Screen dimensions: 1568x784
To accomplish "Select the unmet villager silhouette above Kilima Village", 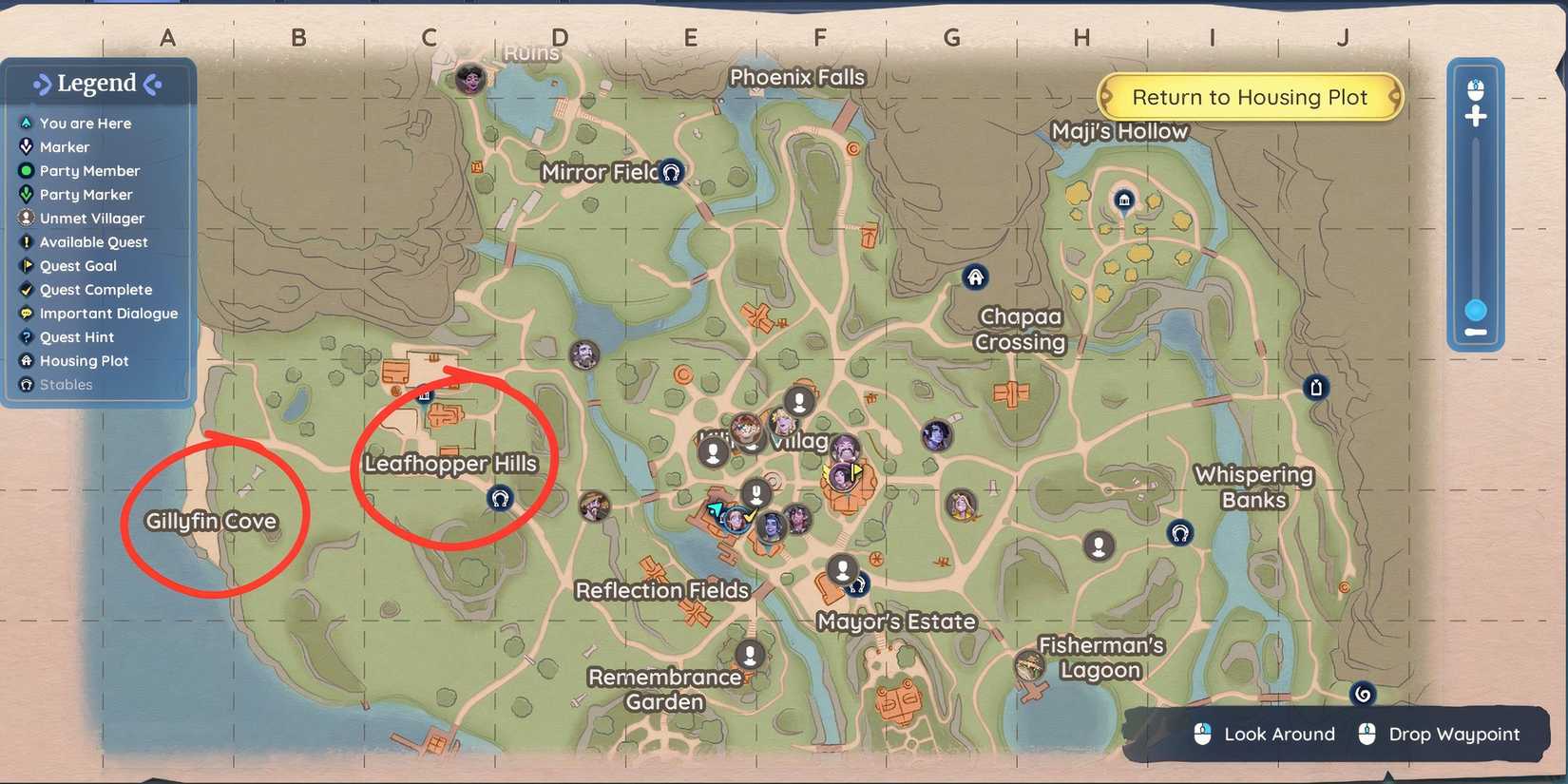I will click(799, 400).
